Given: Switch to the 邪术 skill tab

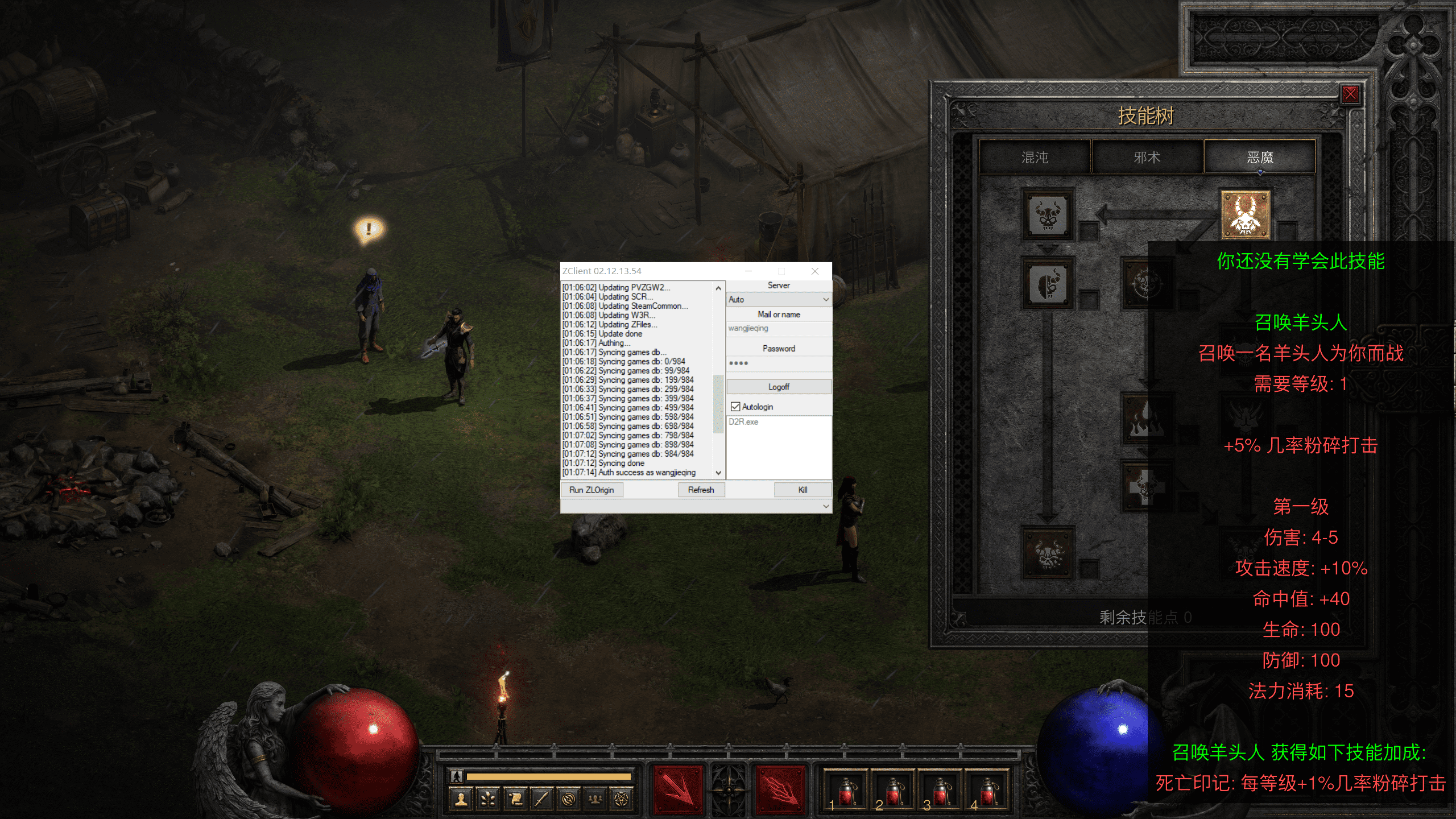Looking at the screenshot, I should (1147, 158).
